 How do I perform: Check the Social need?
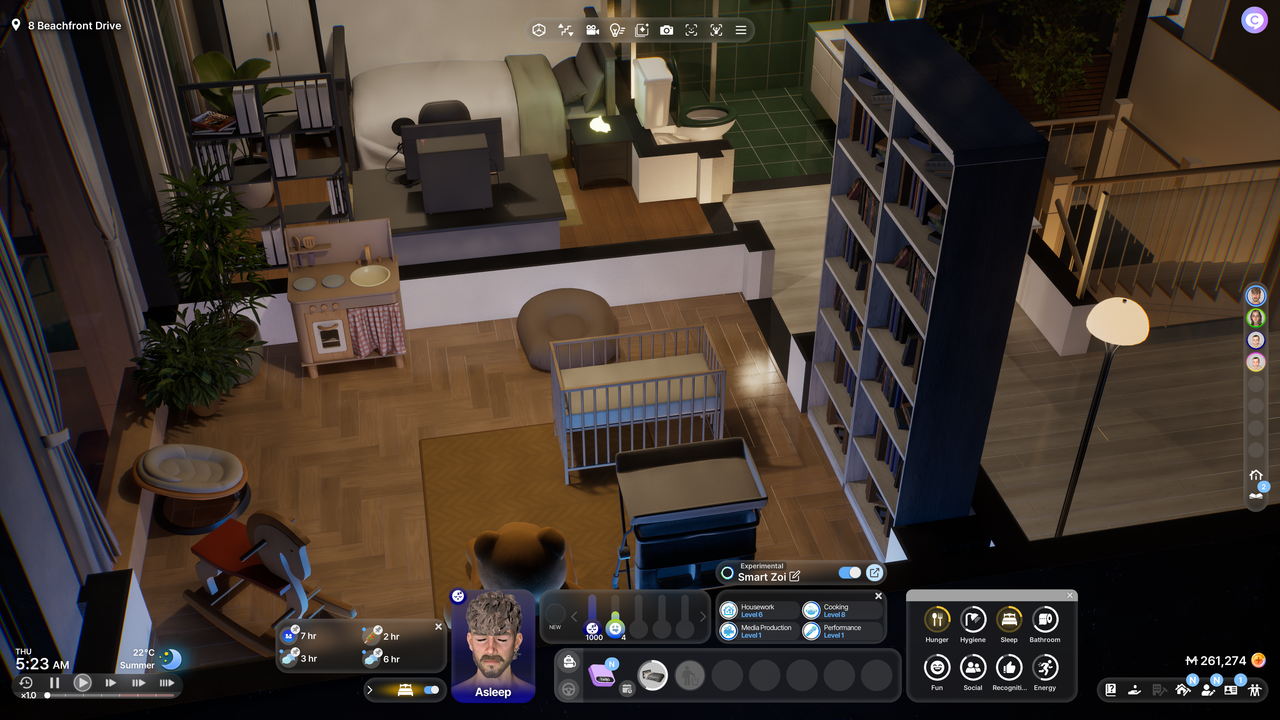973,668
